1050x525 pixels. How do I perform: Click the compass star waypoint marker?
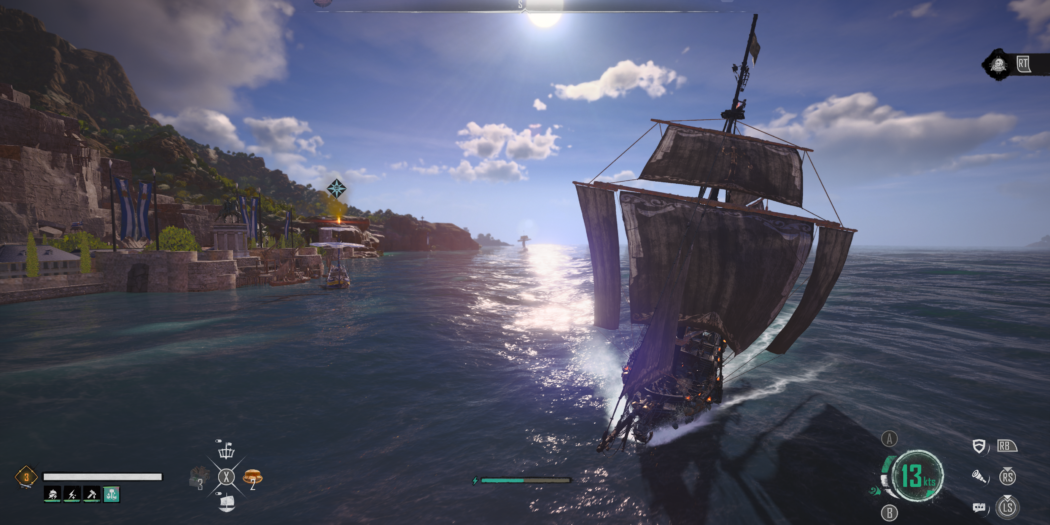click(x=337, y=188)
